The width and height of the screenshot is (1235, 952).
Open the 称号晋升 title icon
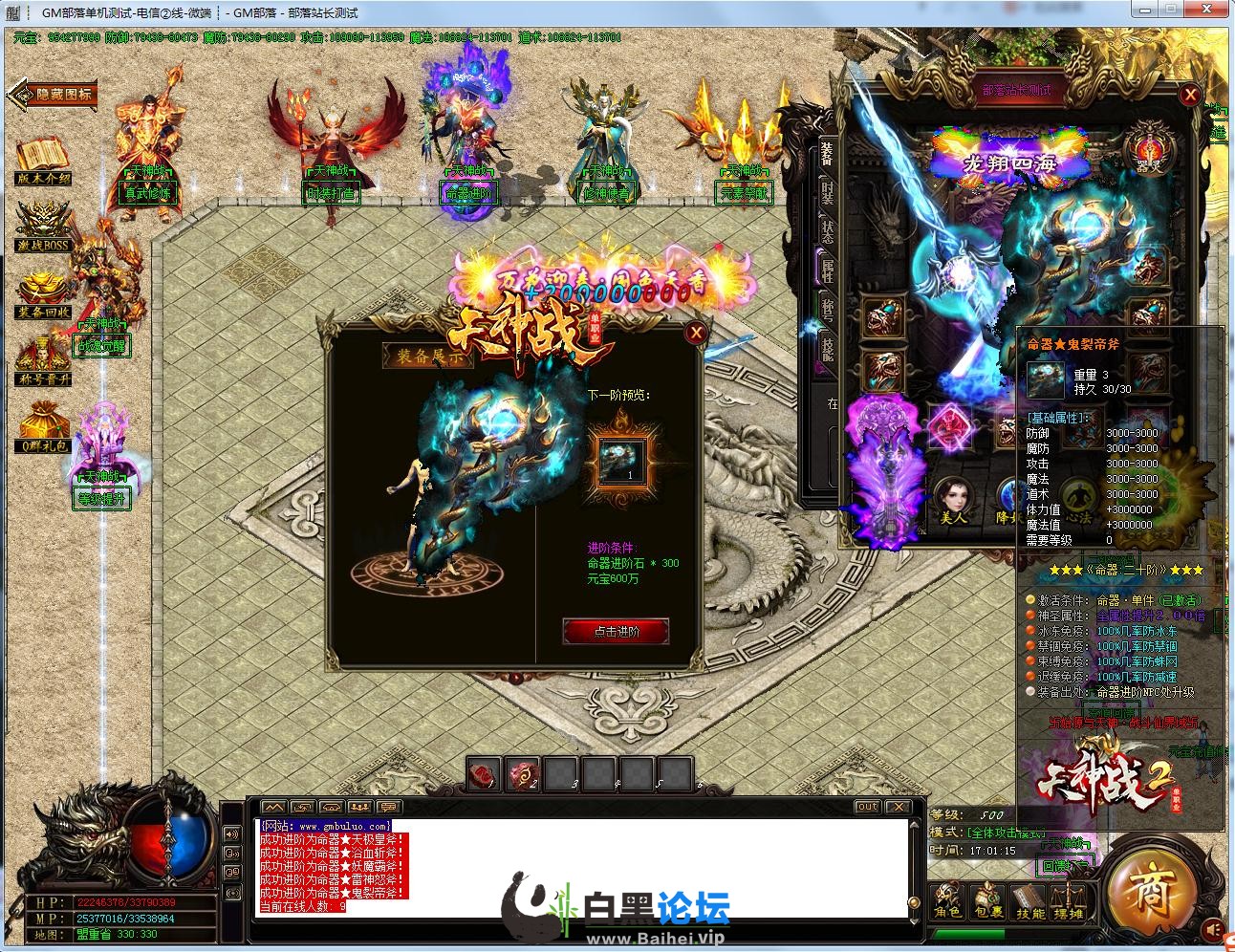(x=43, y=360)
